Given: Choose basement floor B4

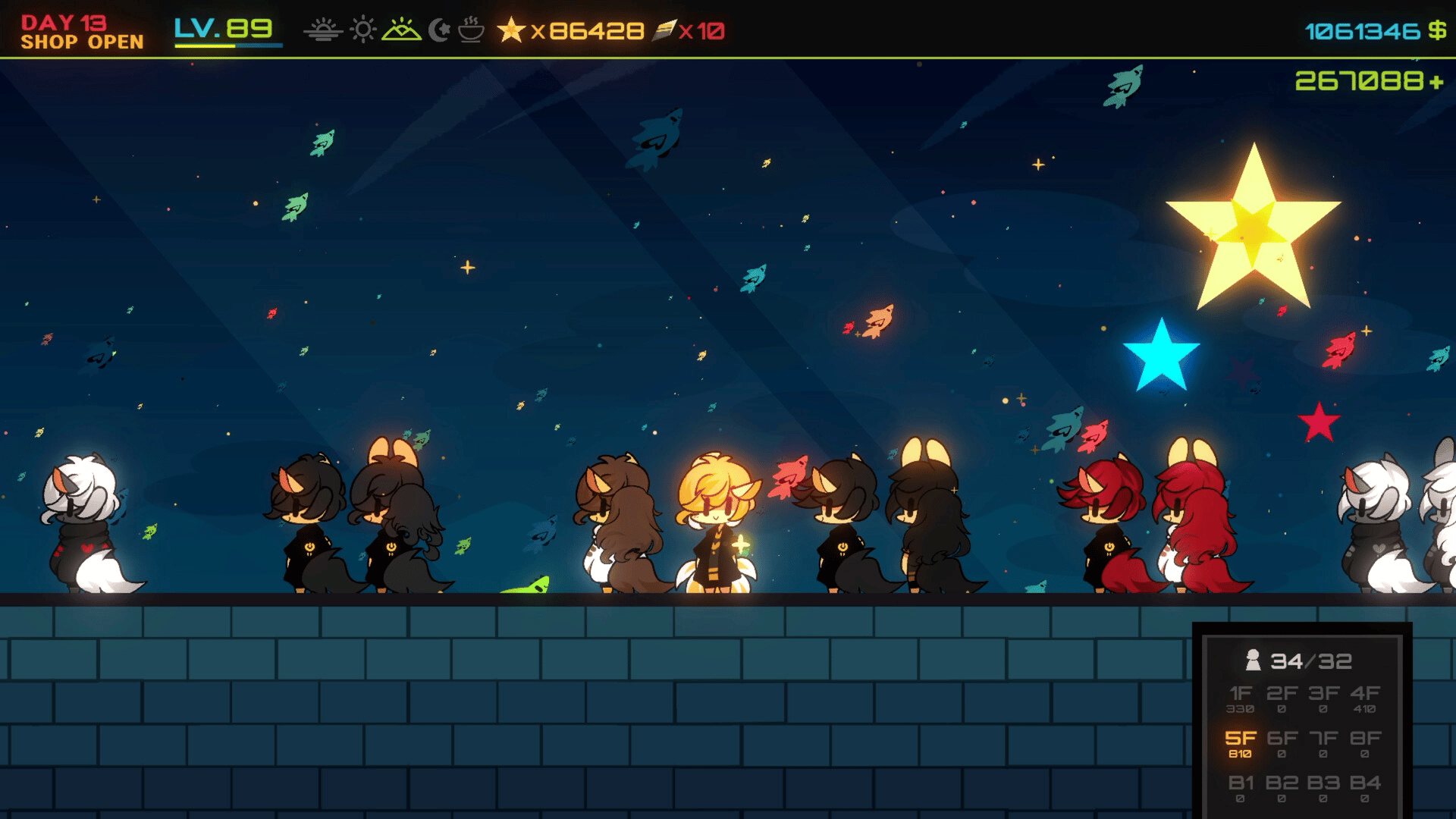Looking at the screenshot, I should click(1364, 787).
